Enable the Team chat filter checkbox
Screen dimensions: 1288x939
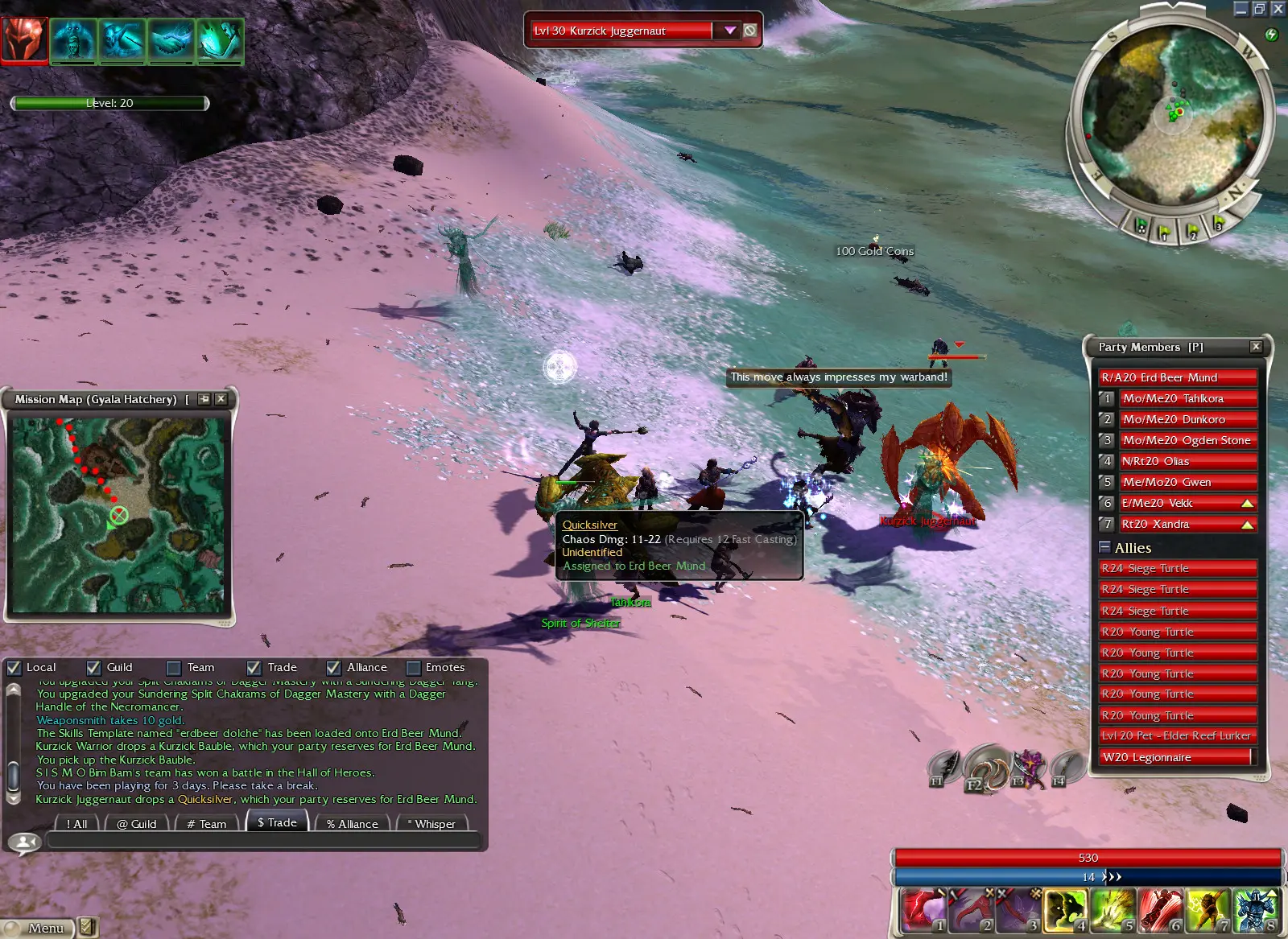pyautogui.click(x=174, y=668)
